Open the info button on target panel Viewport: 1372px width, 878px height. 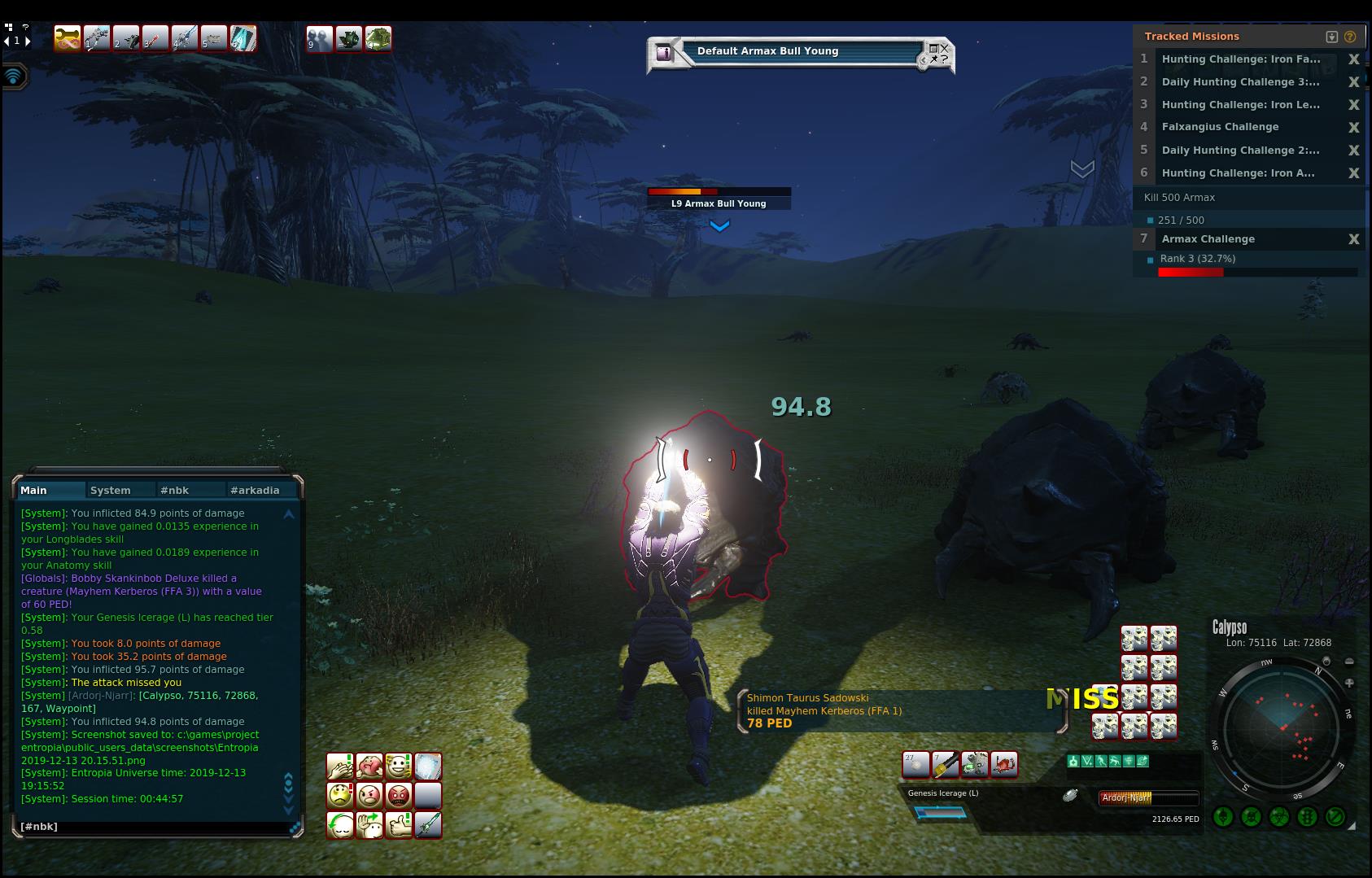point(665,53)
